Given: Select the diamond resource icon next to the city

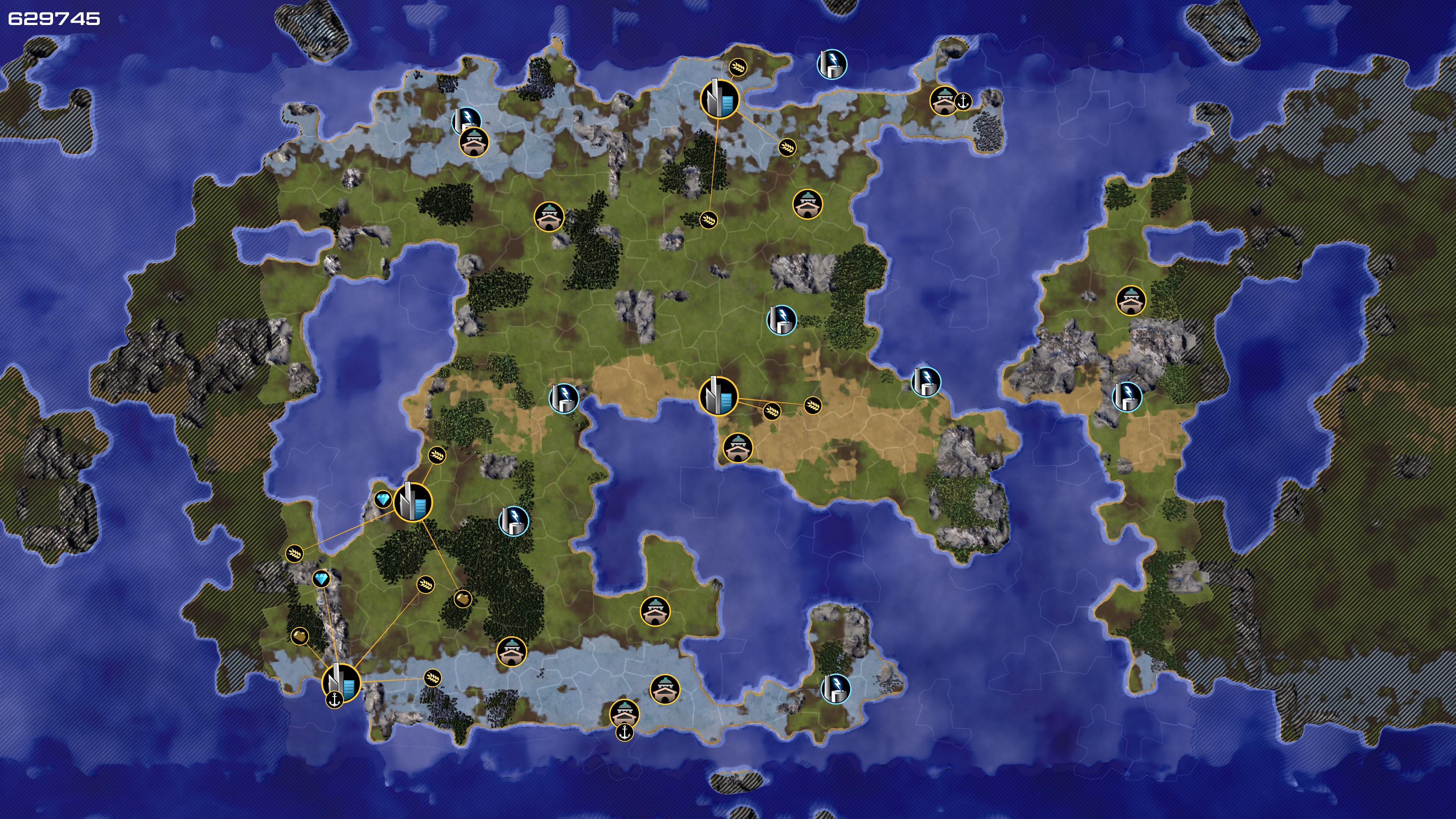Looking at the screenshot, I should [383, 500].
